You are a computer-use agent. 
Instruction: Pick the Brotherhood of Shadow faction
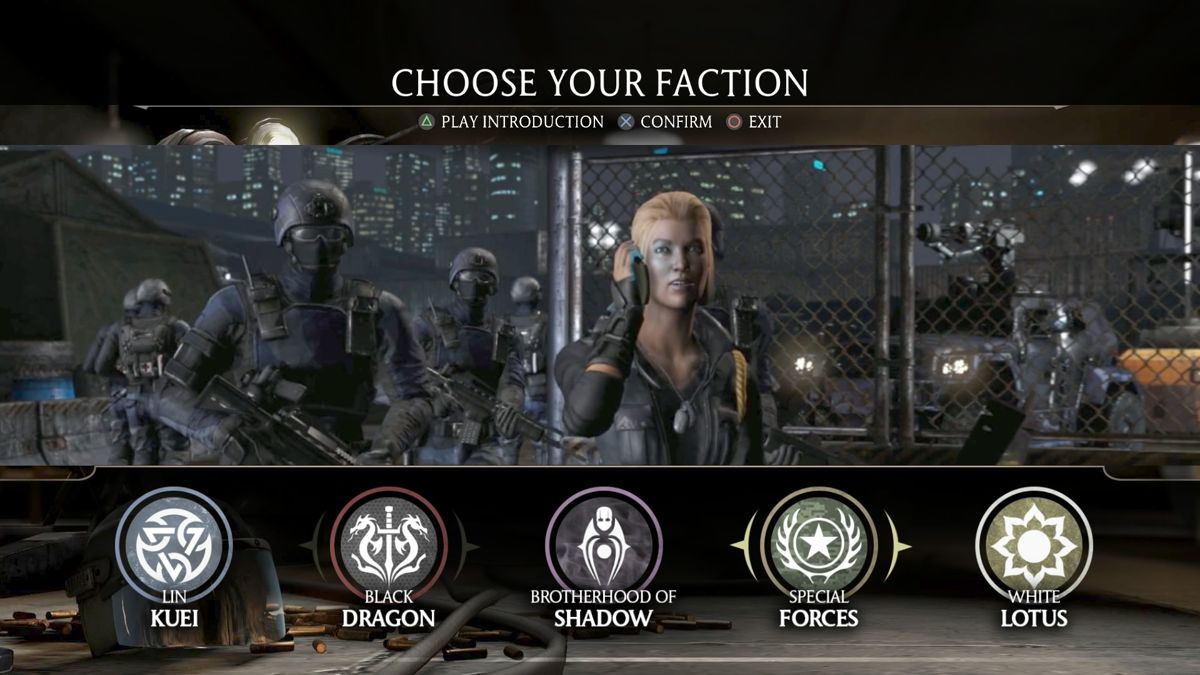click(603, 545)
